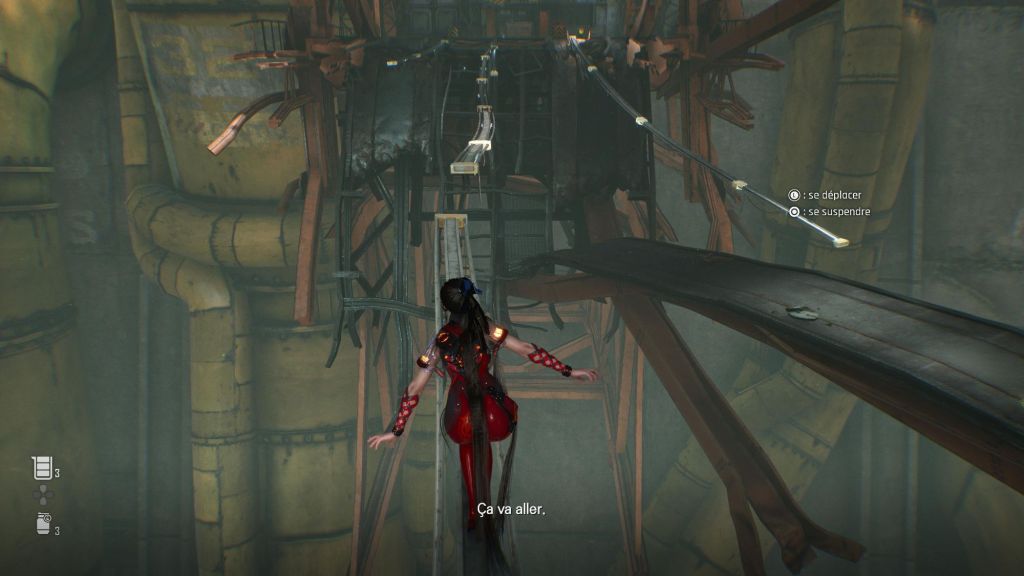
Task: Select the grenade canister item
Action: (41, 523)
